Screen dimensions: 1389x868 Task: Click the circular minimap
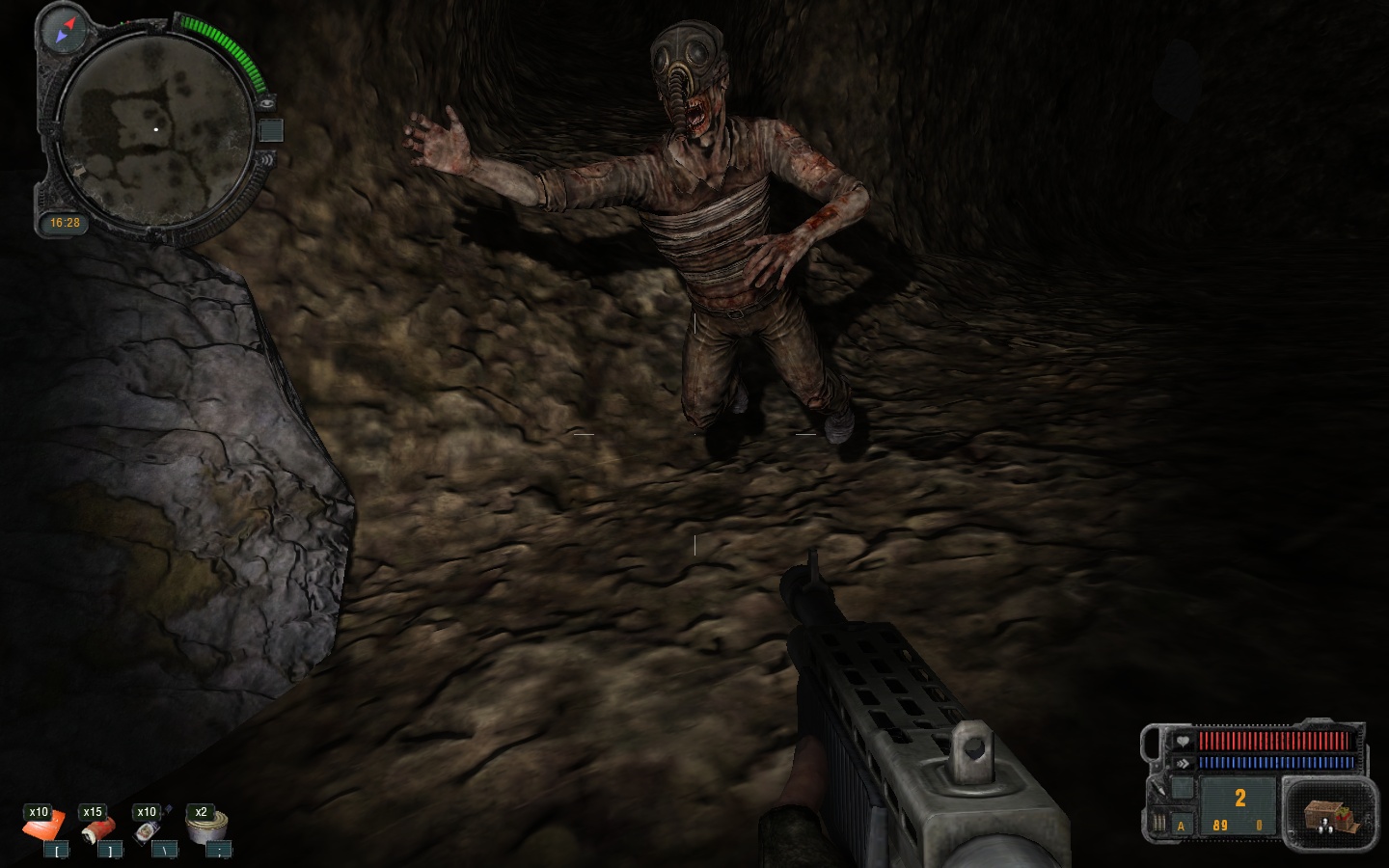coord(155,128)
